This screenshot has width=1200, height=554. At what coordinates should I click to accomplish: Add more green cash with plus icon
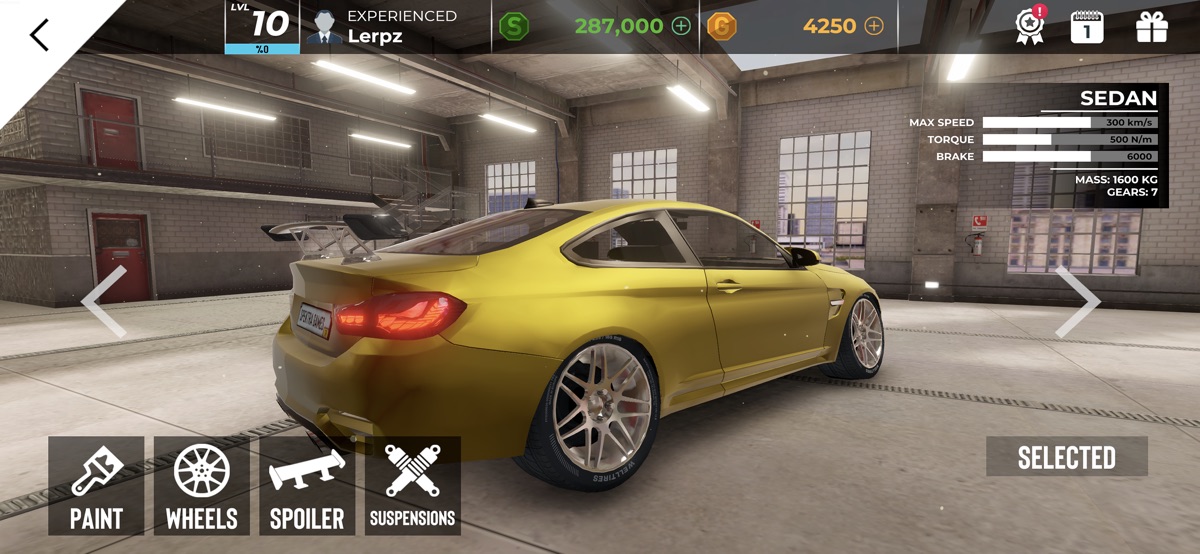681,26
